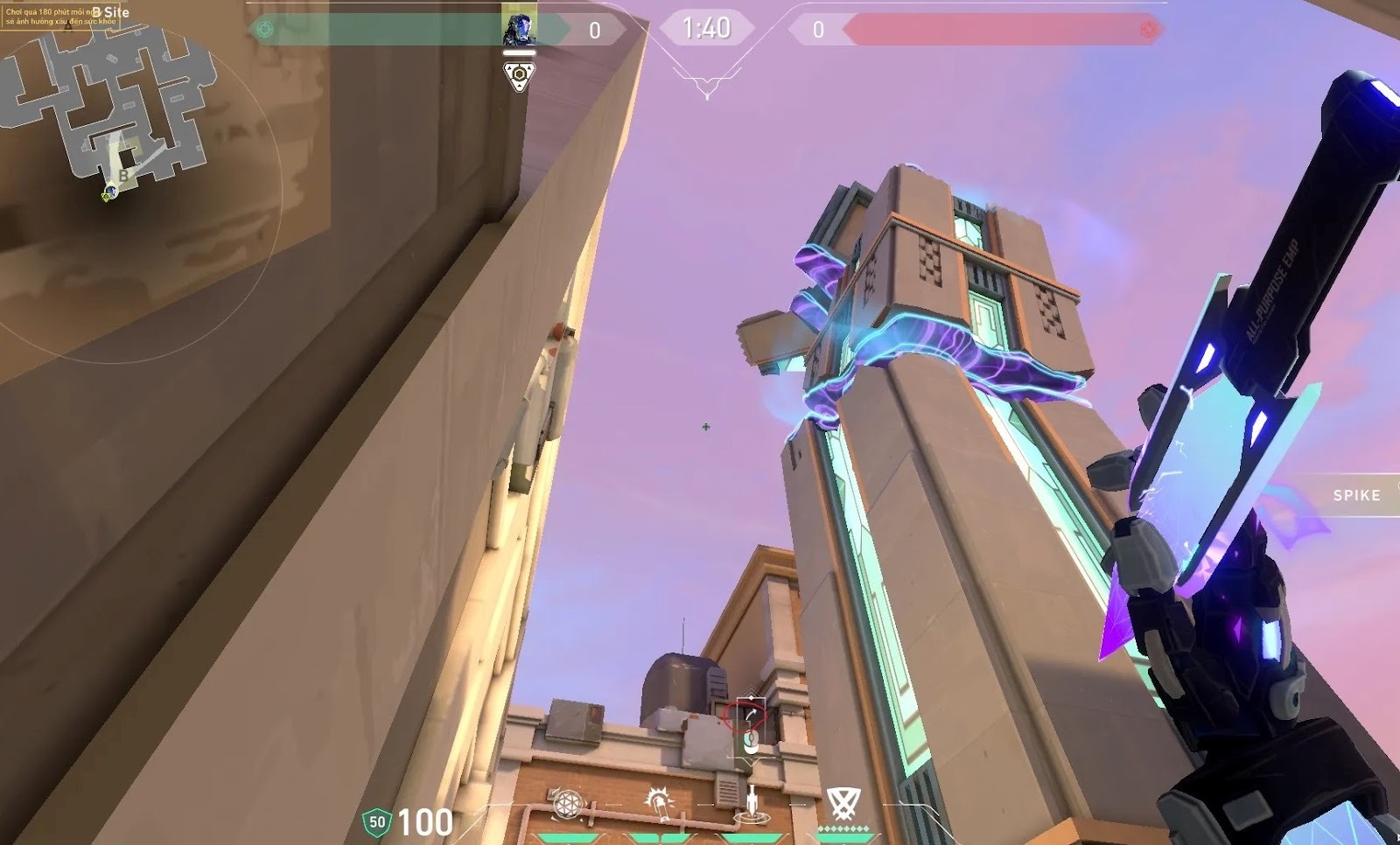The image size is (1400, 845).
Task: Select the ZERO/point knife ability icon
Action: coord(752,803)
